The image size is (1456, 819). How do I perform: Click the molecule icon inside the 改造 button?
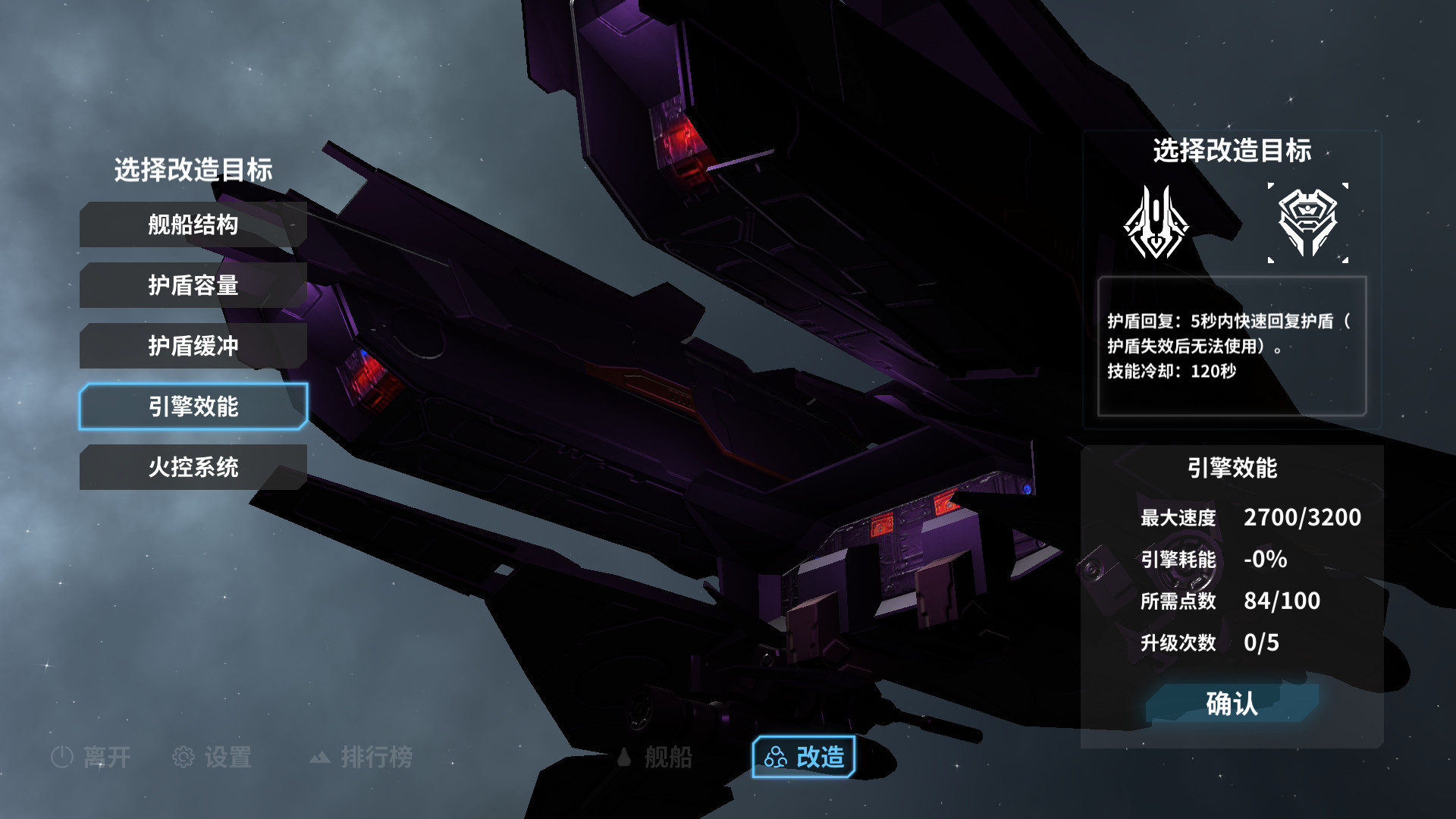click(x=775, y=756)
